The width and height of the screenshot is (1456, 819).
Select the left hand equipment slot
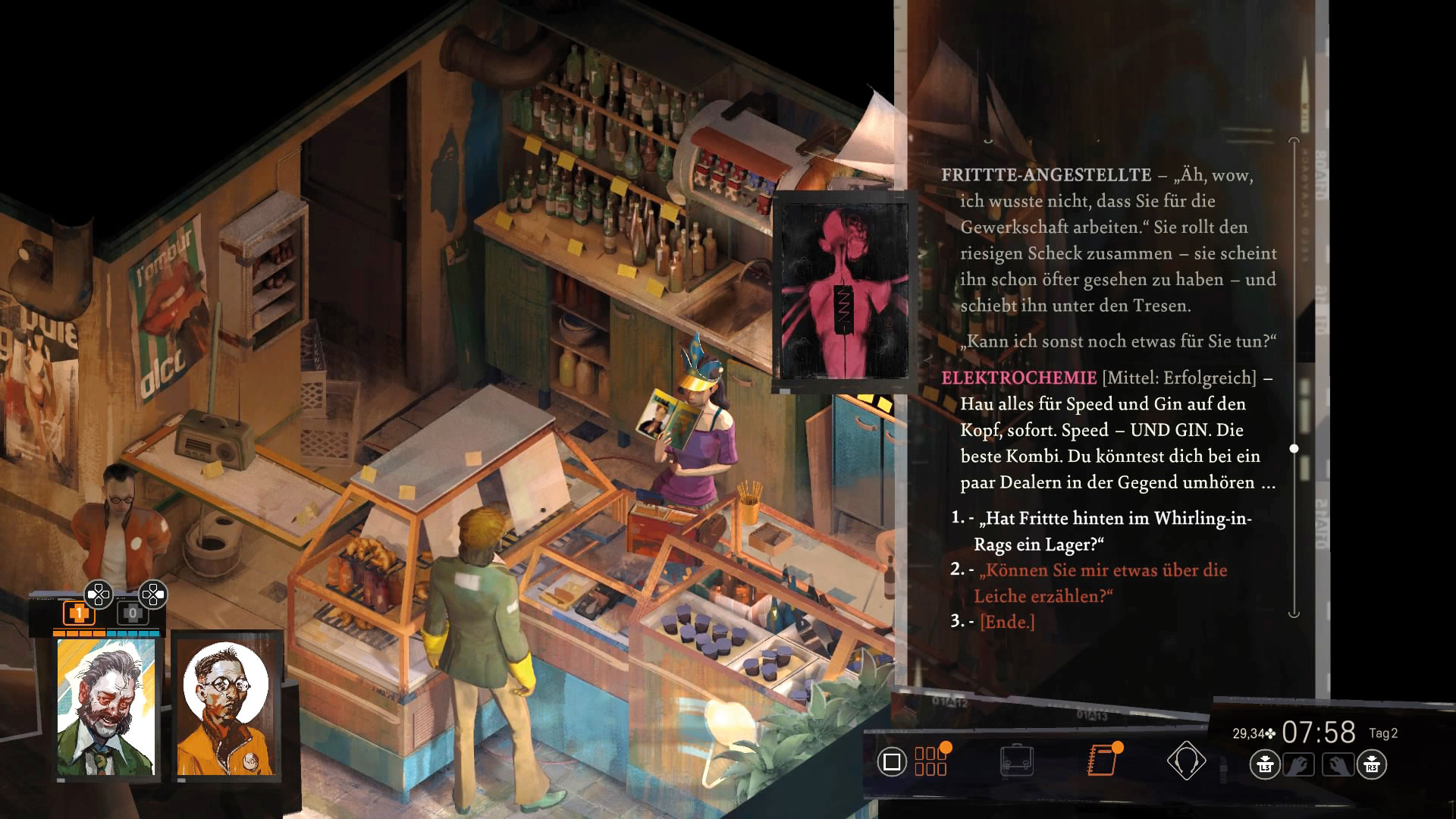tap(1298, 764)
